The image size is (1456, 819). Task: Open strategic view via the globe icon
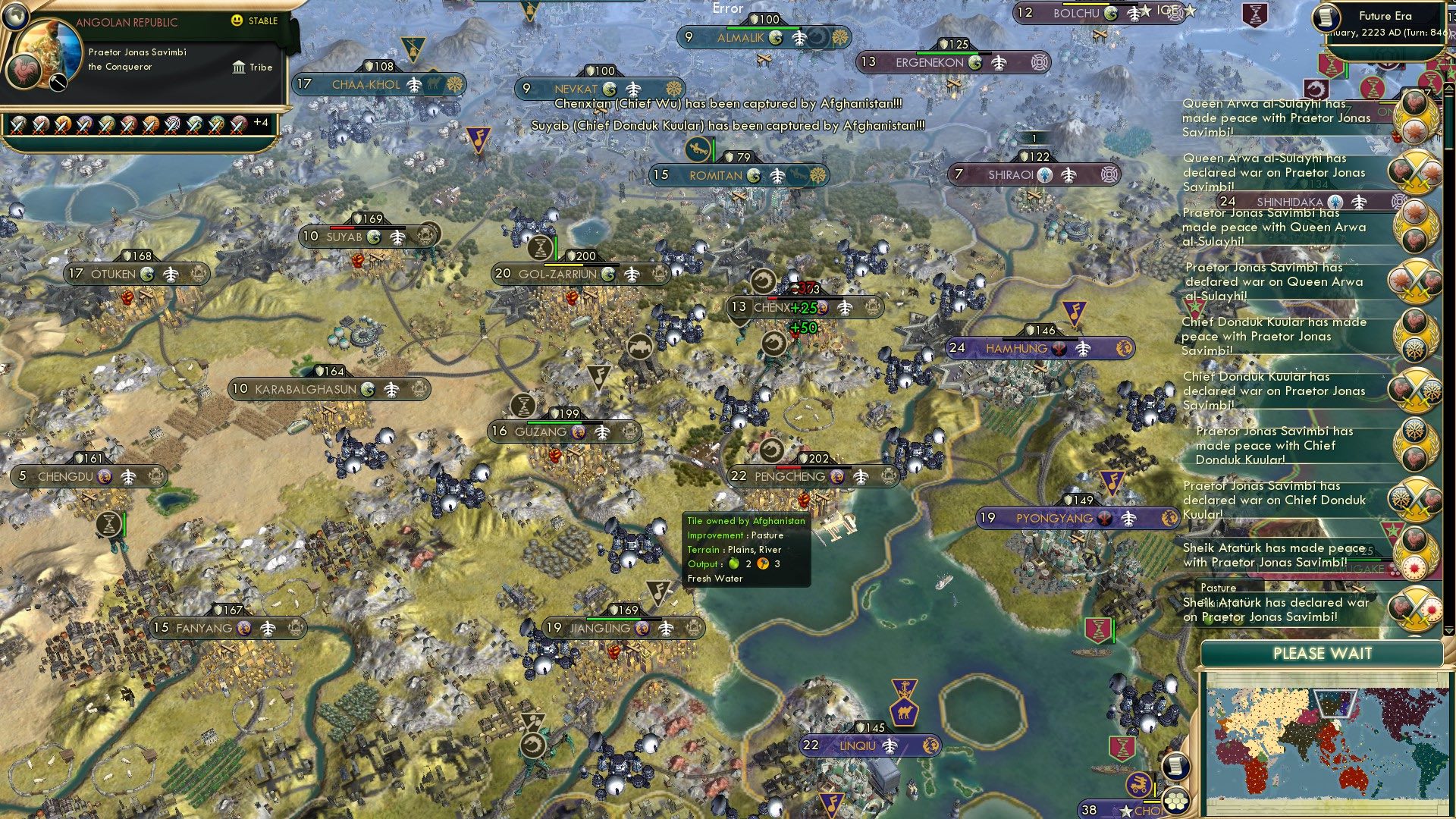pyautogui.click(x=14, y=16)
